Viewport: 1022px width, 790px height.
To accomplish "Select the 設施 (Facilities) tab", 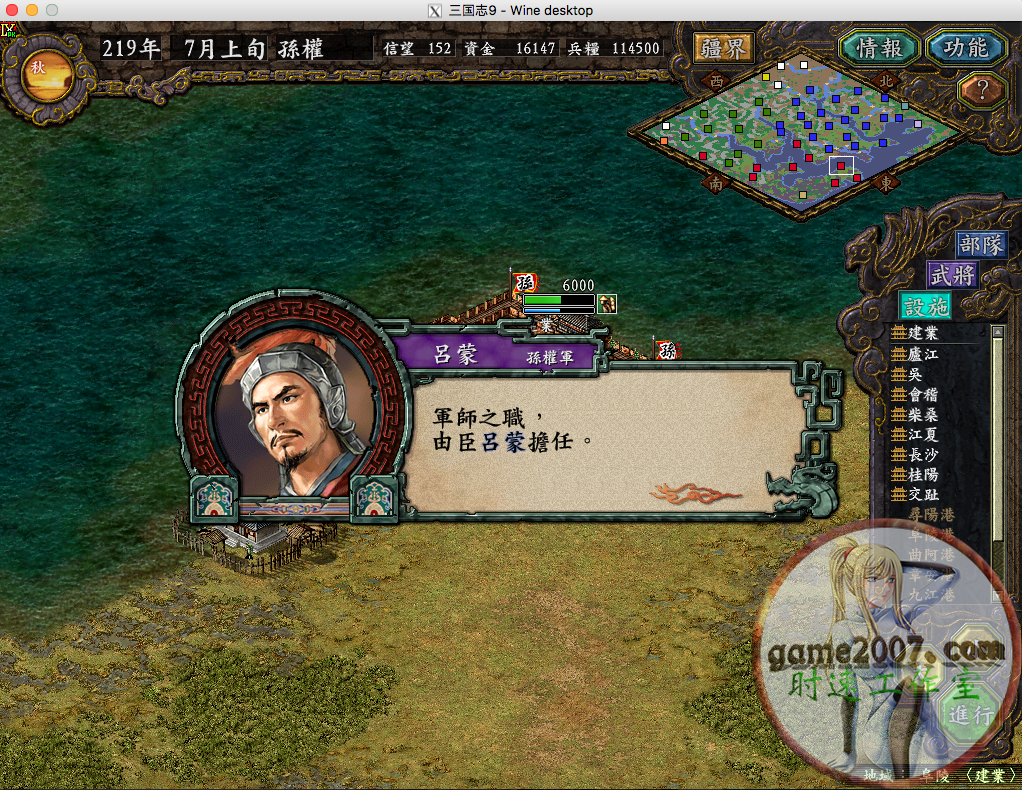I will pos(926,306).
